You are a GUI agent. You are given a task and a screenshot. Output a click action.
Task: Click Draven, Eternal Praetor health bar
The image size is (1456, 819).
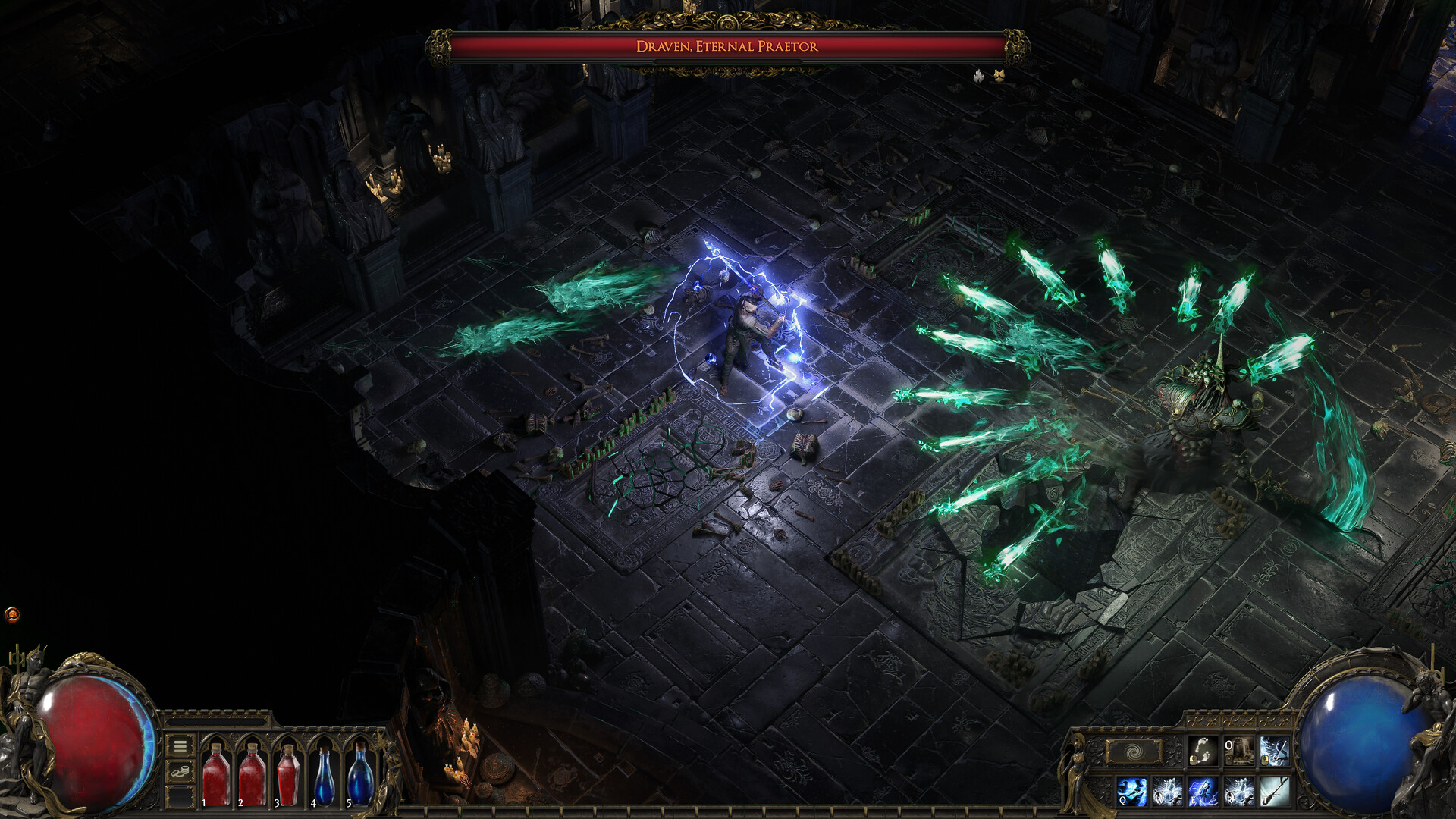[726, 45]
